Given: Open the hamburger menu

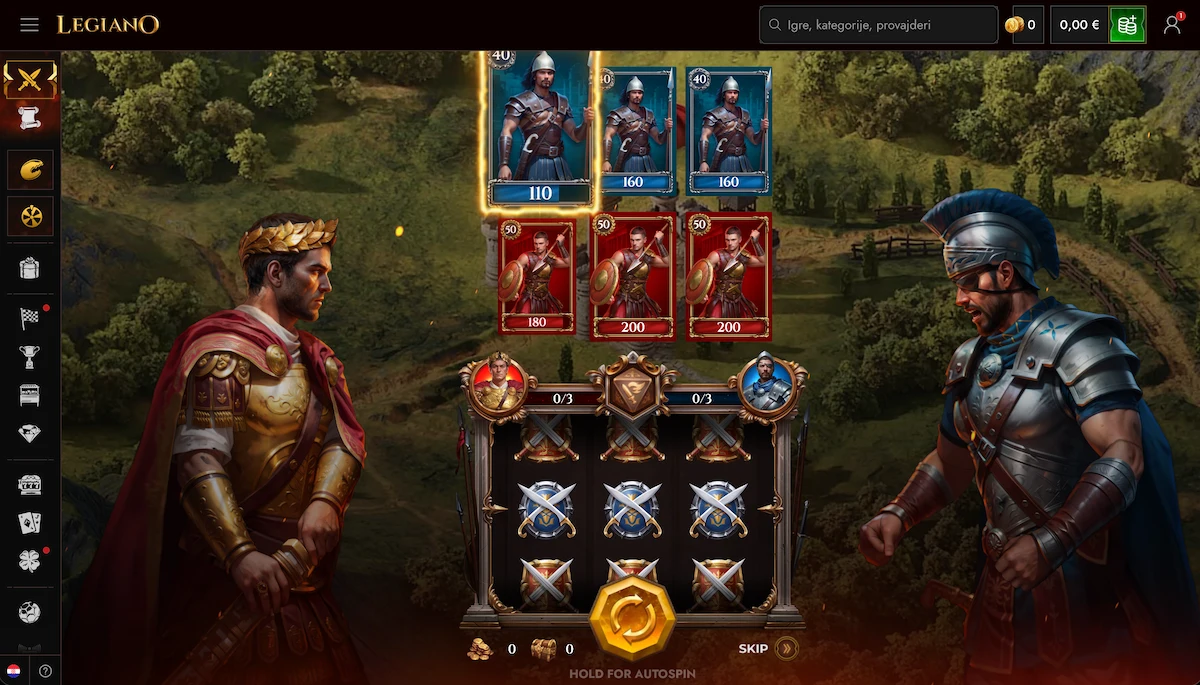Looking at the screenshot, I should click(29, 24).
